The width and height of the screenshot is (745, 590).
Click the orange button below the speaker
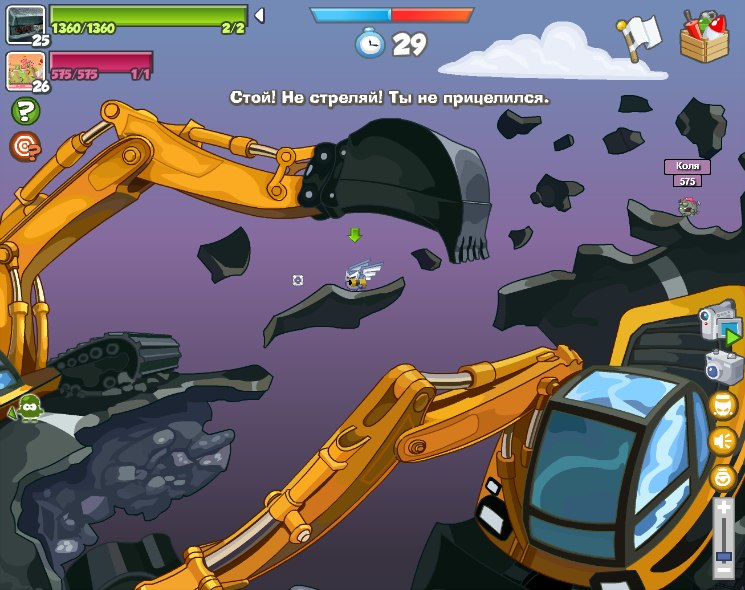click(x=722, y=476)
